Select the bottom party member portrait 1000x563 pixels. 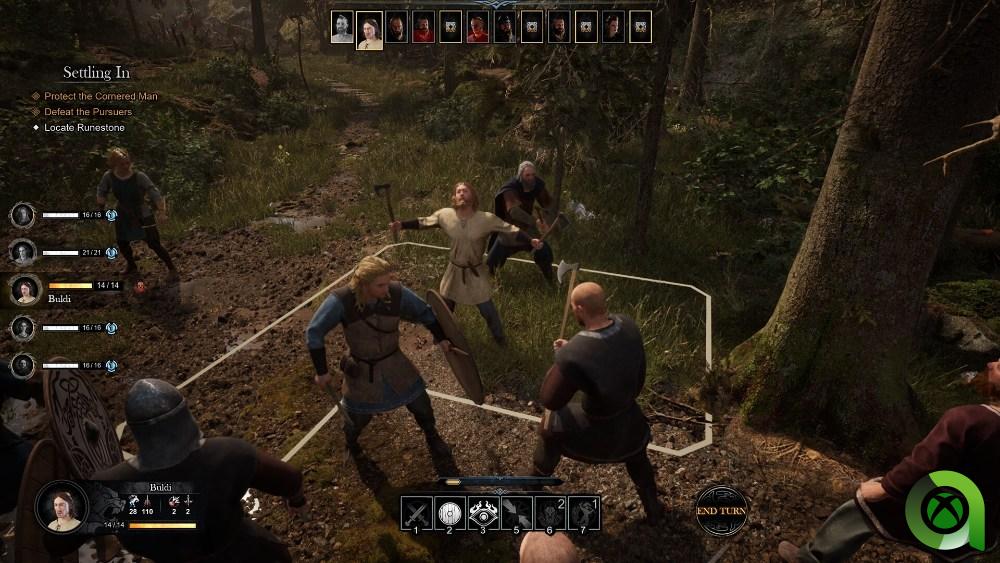[24, 365]
